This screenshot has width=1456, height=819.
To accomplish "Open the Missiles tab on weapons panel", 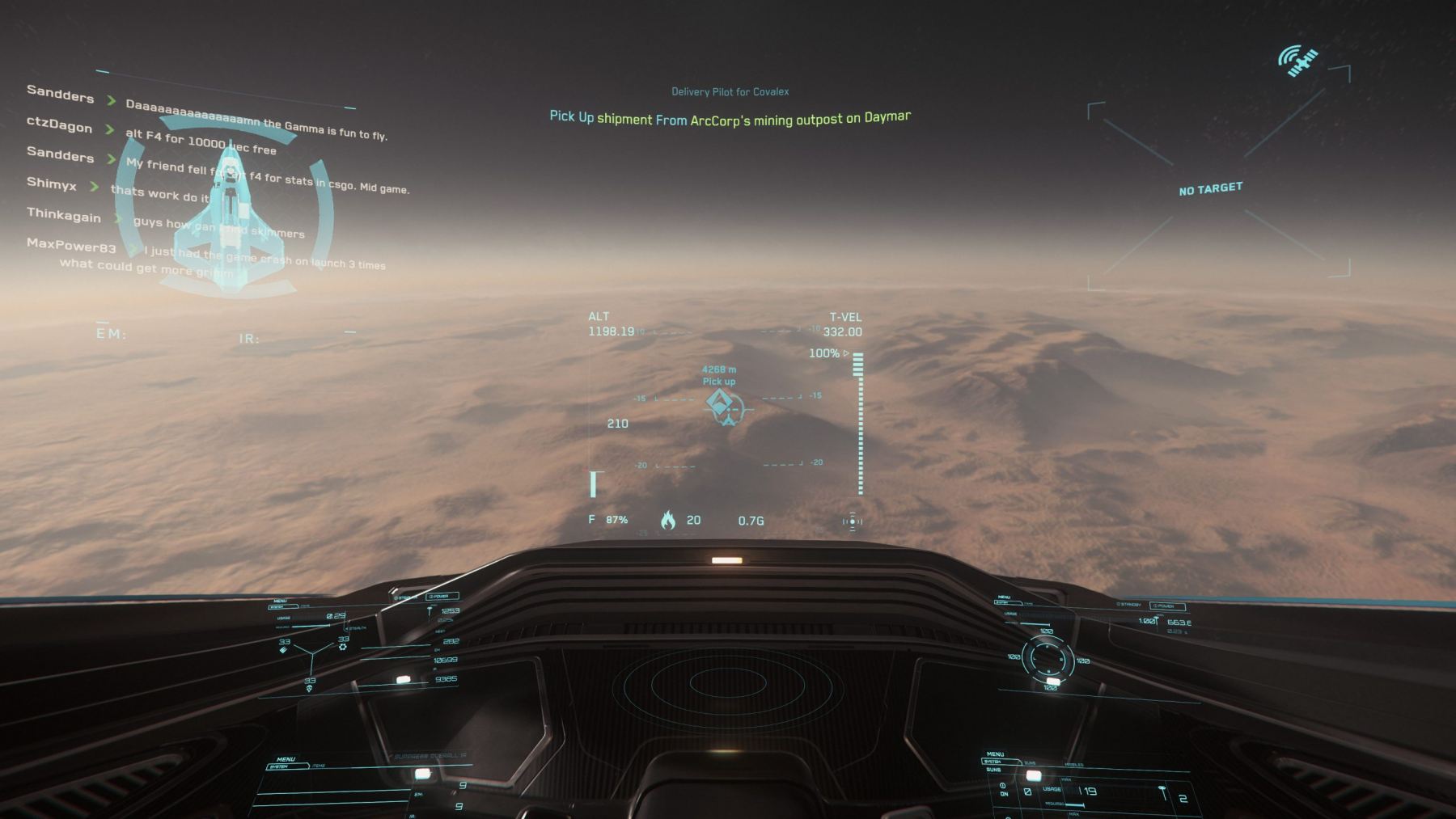I will [x=1074, y=764].
